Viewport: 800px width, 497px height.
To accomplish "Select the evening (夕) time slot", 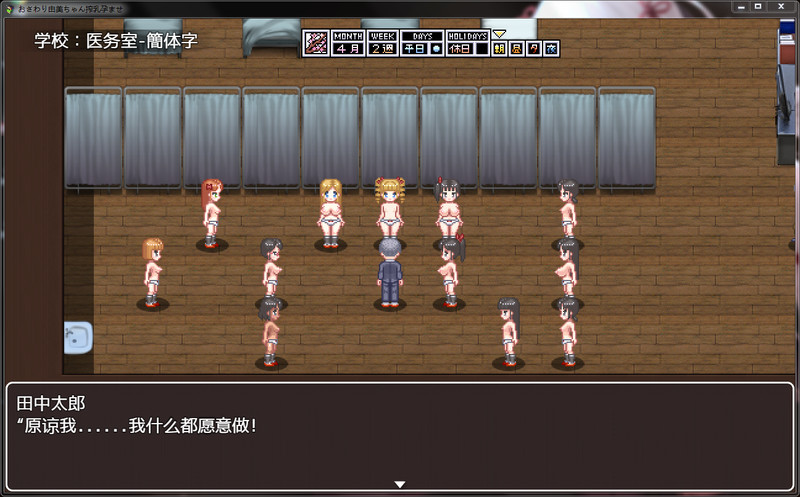I will tap(534, 48).
